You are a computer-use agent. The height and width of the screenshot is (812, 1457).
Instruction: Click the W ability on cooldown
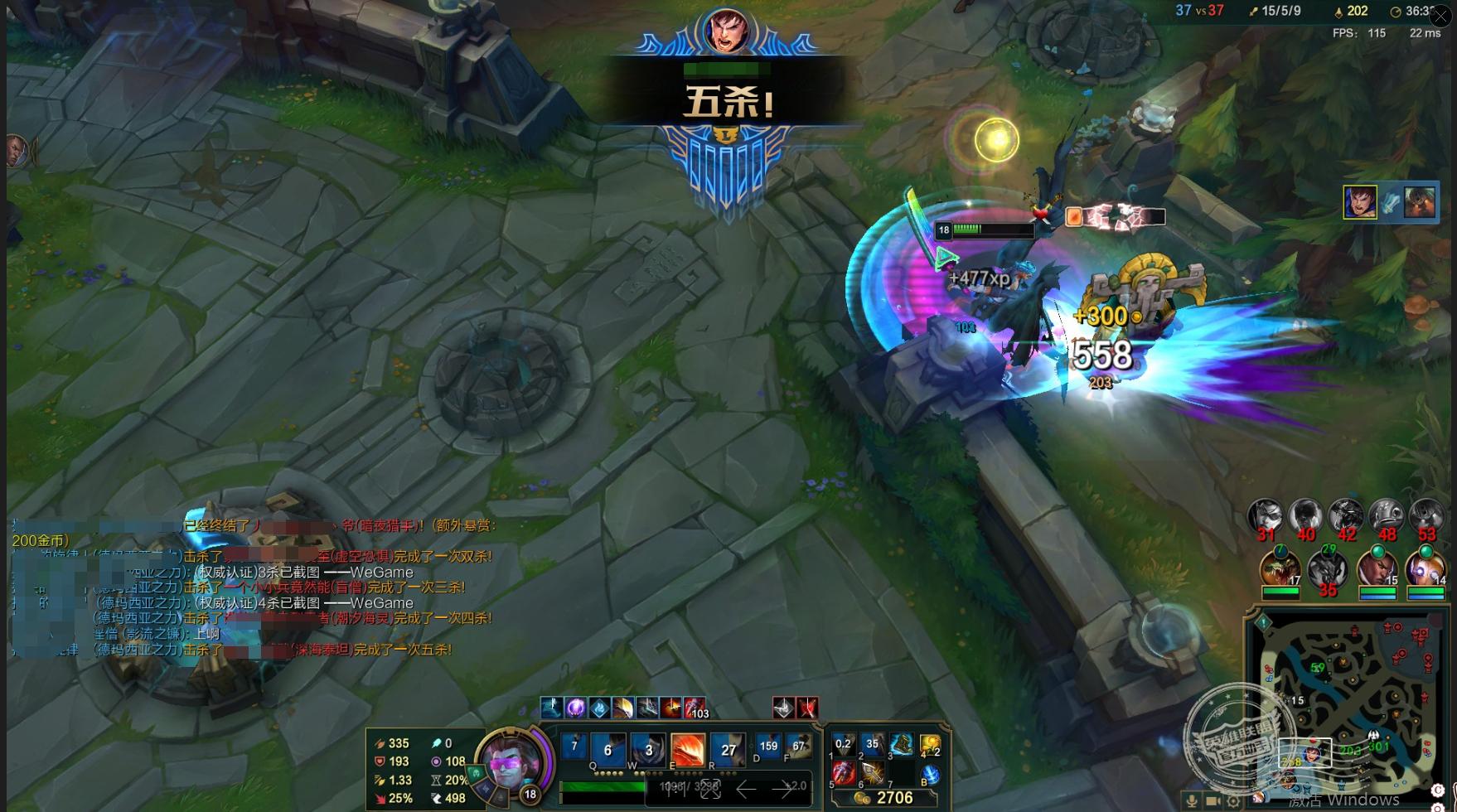[647, 750]
